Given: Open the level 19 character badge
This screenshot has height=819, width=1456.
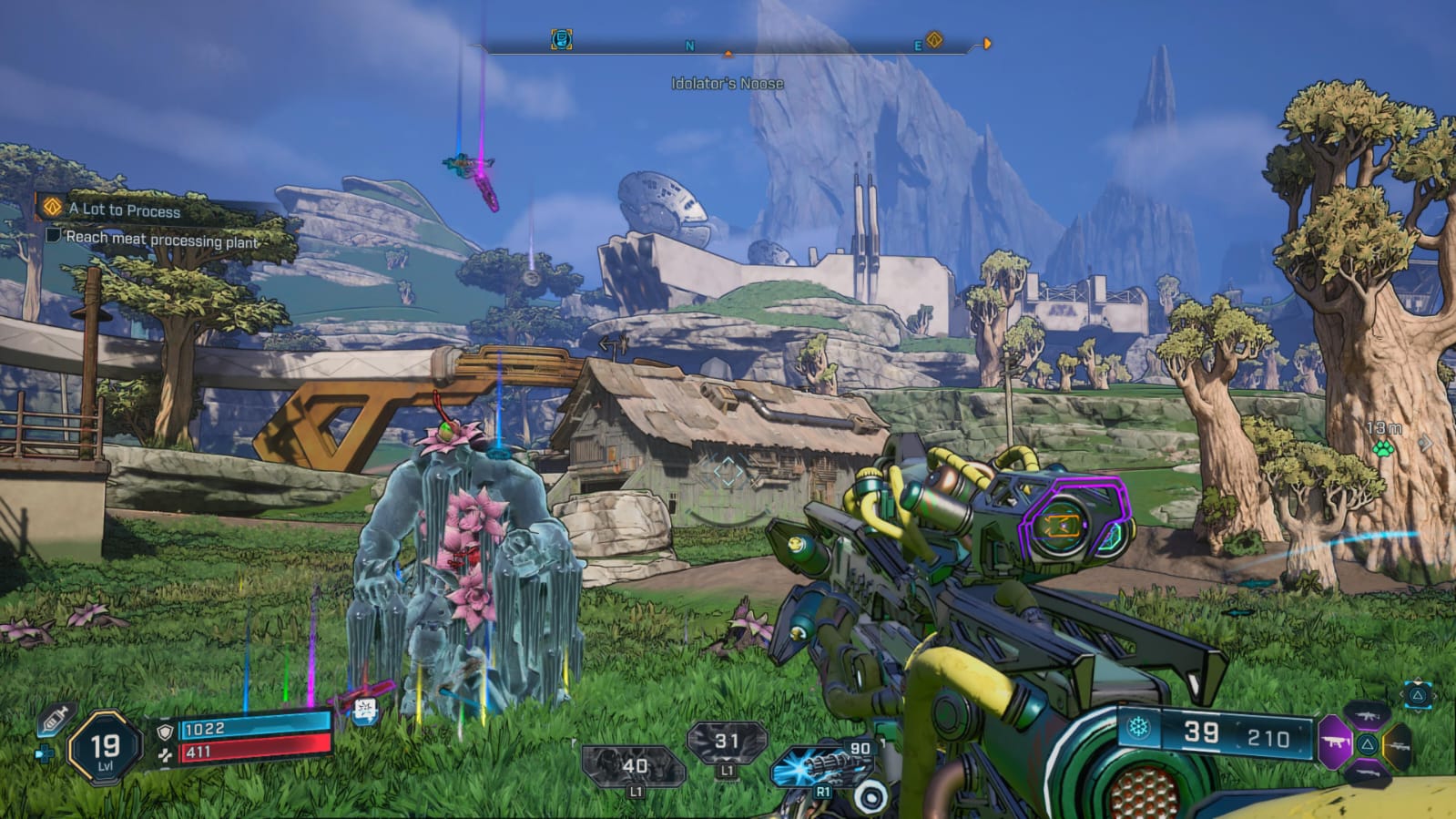Looking at the screenshot, I should [105, 749].
